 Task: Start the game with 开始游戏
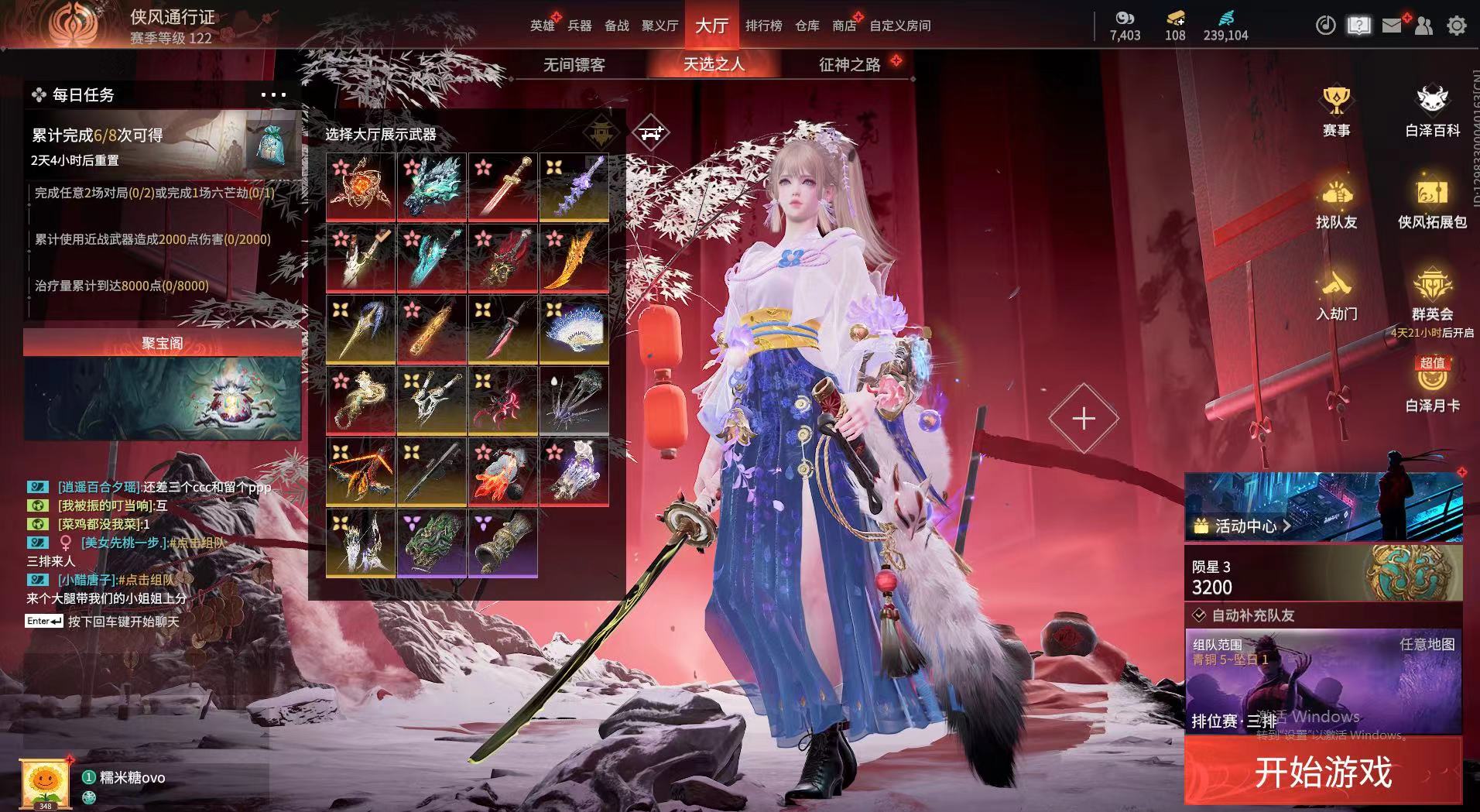1322,772
